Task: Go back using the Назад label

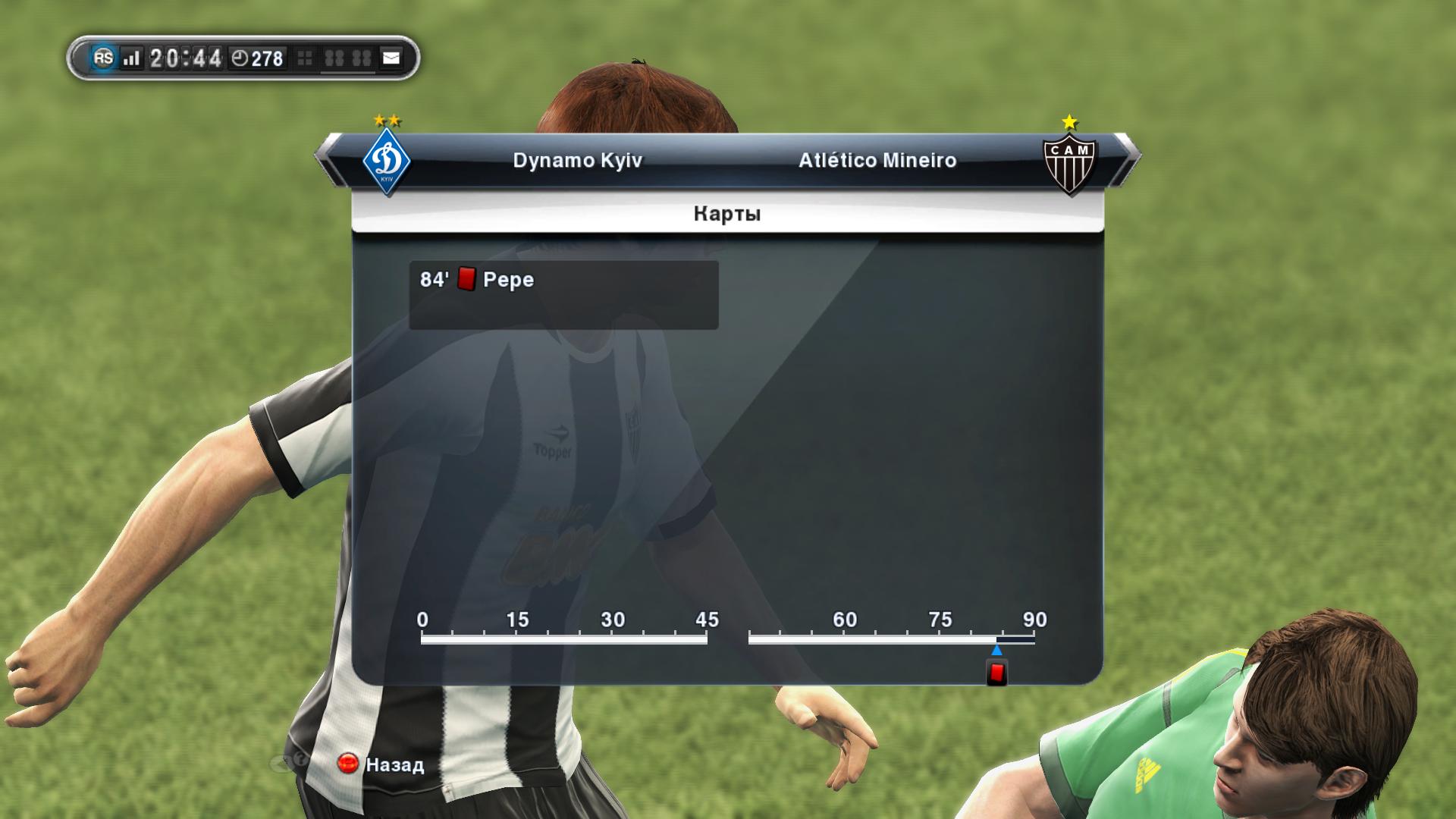Action: [x=394, y=764]
